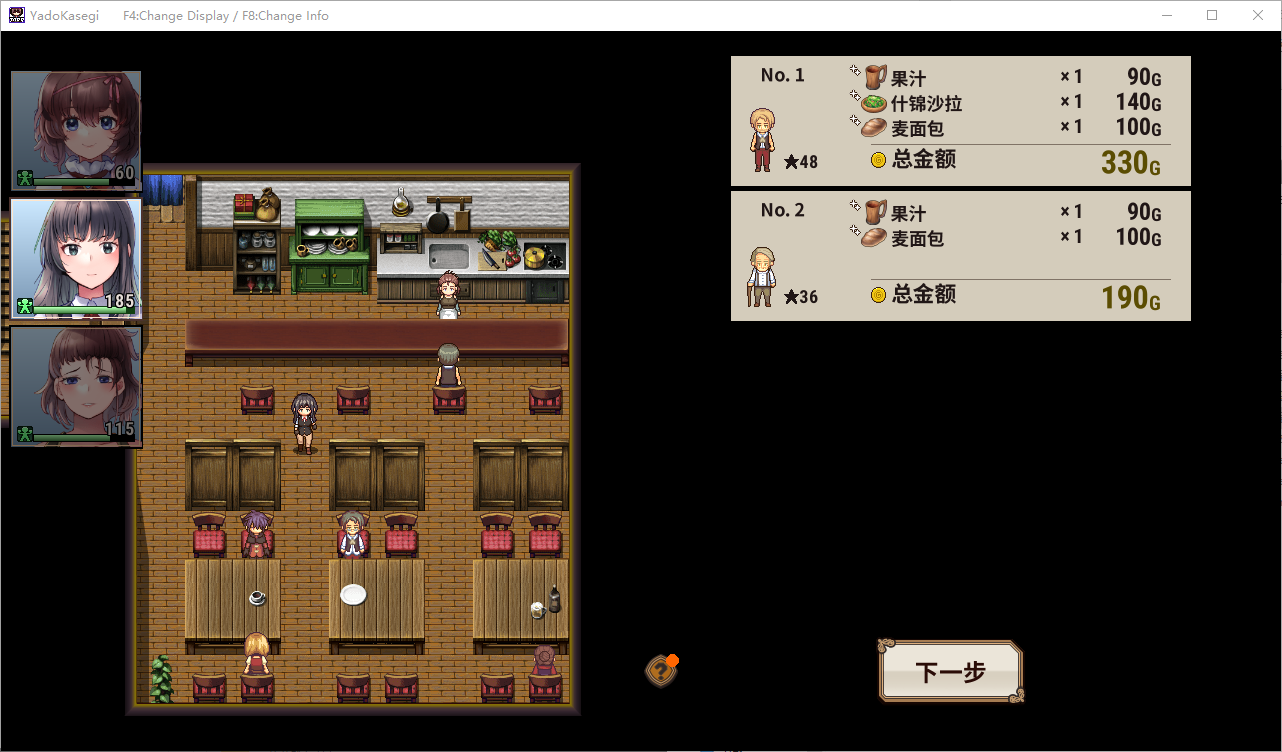Select the customer sprite in order No.1

click(760, 140)
